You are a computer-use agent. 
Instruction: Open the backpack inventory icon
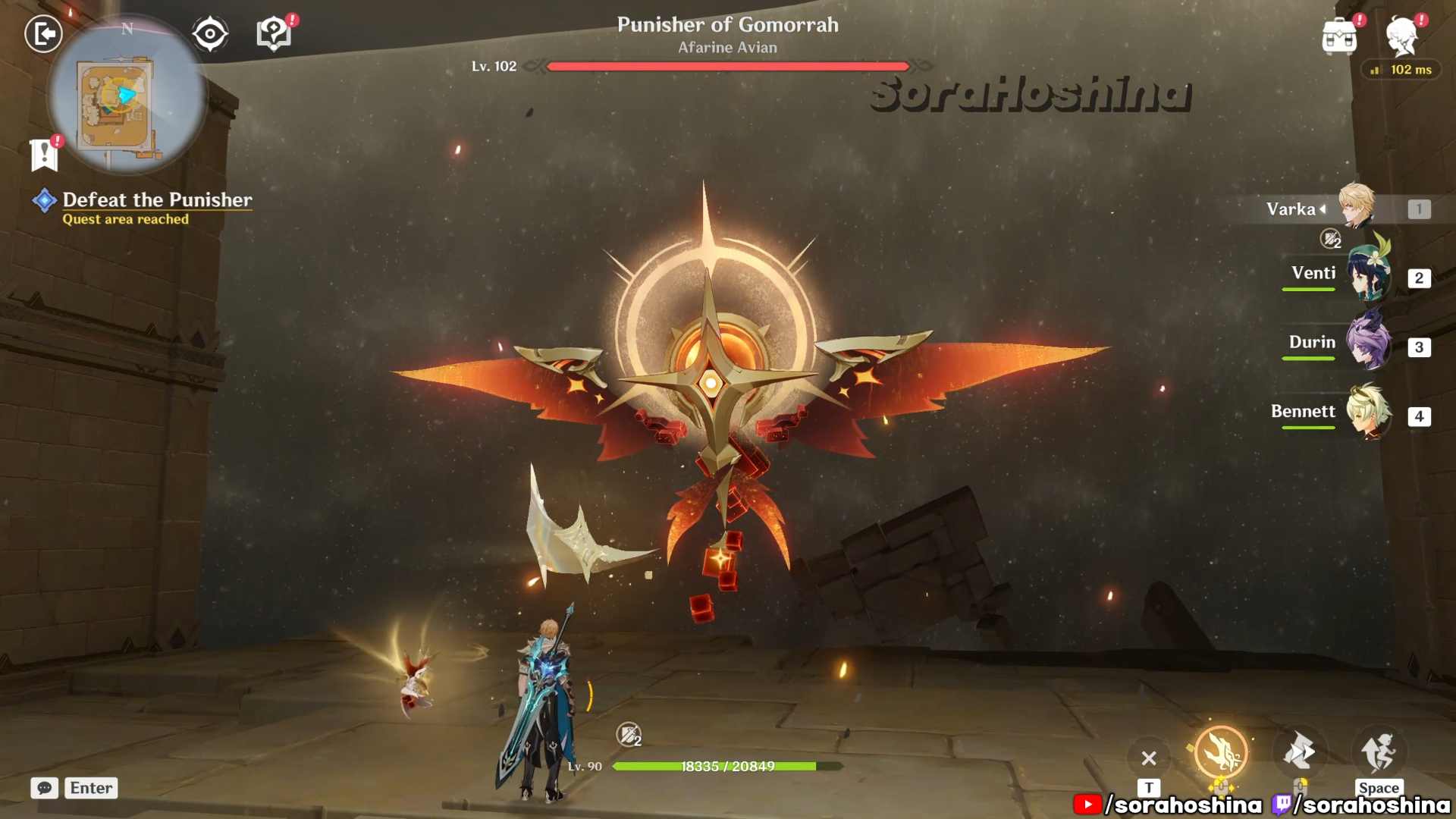[1339, 36]
